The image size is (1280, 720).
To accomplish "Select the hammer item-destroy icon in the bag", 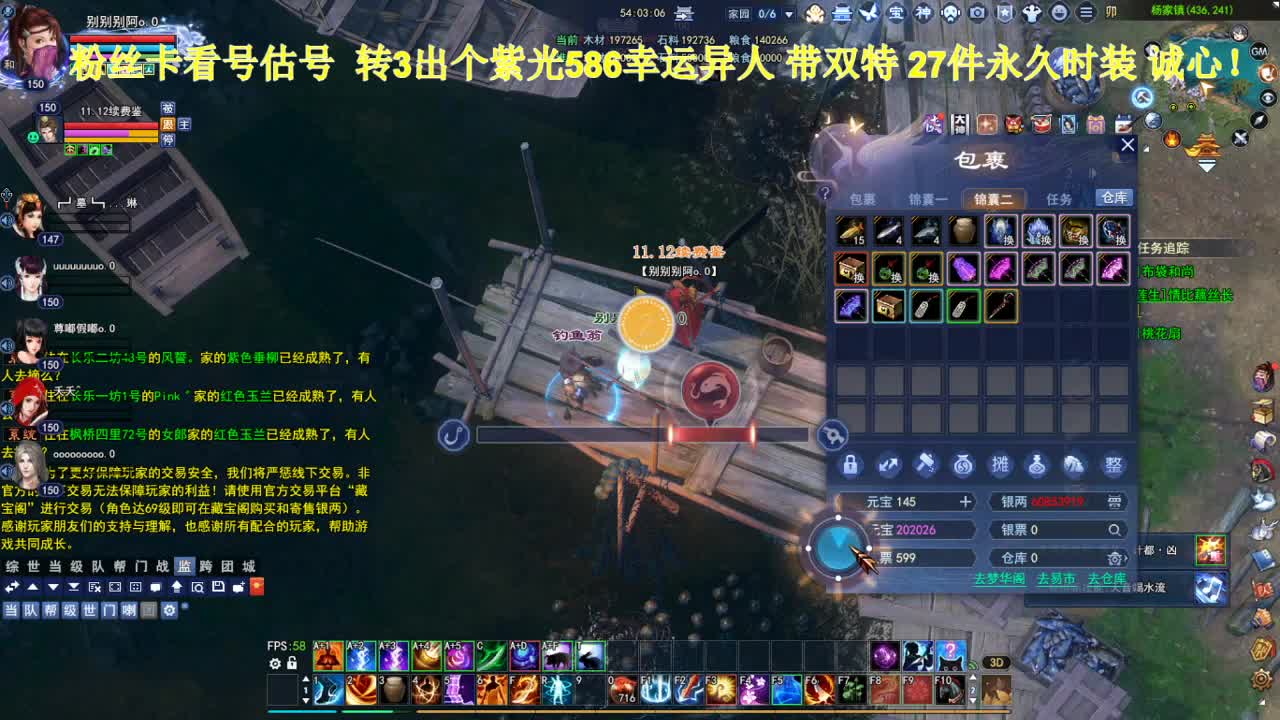I will pos(924,464).
